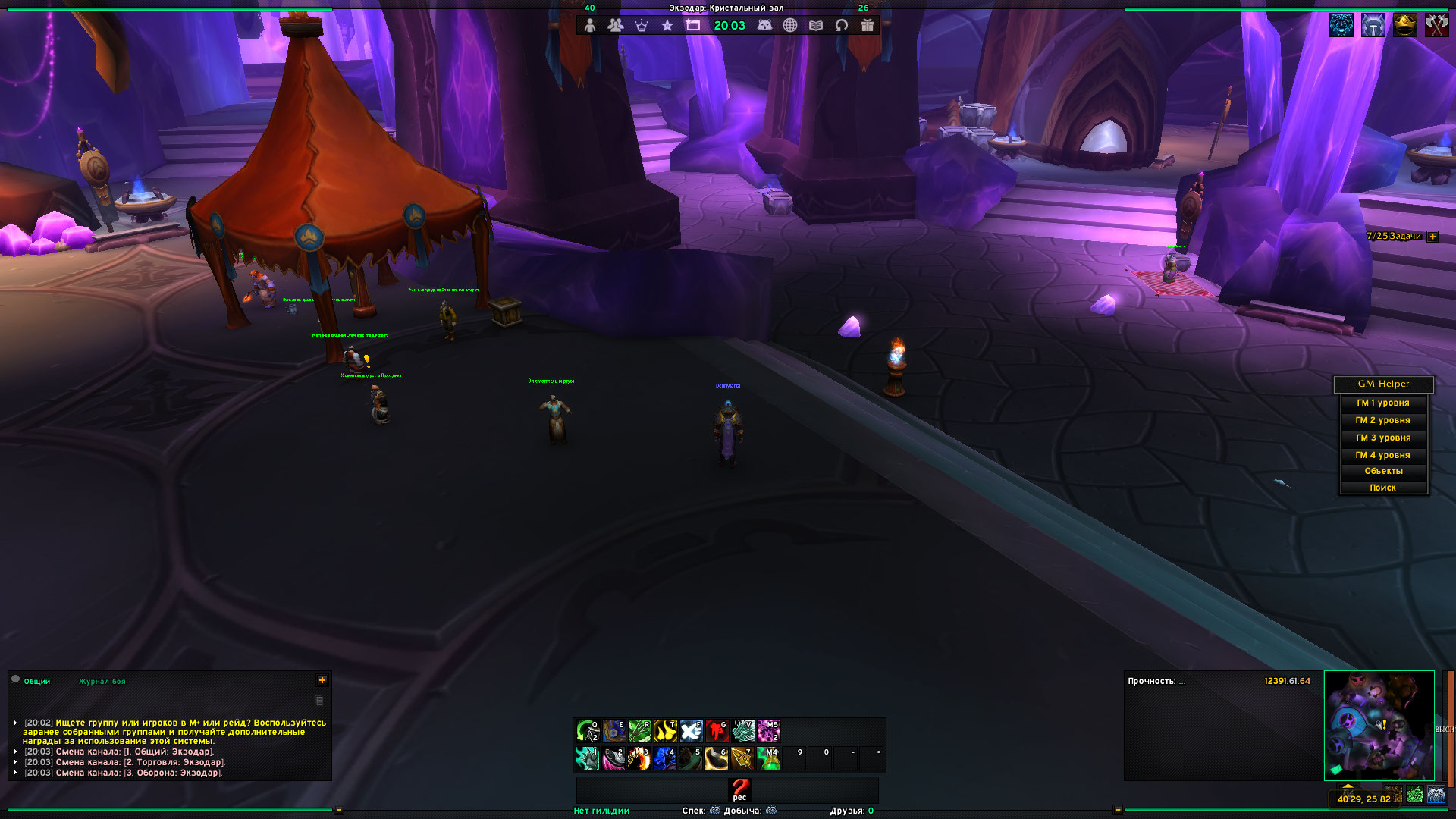Activate the golden spear ability on key 7
The width and height of the screenshot is (1456, 819).
(x=742, y=758)
